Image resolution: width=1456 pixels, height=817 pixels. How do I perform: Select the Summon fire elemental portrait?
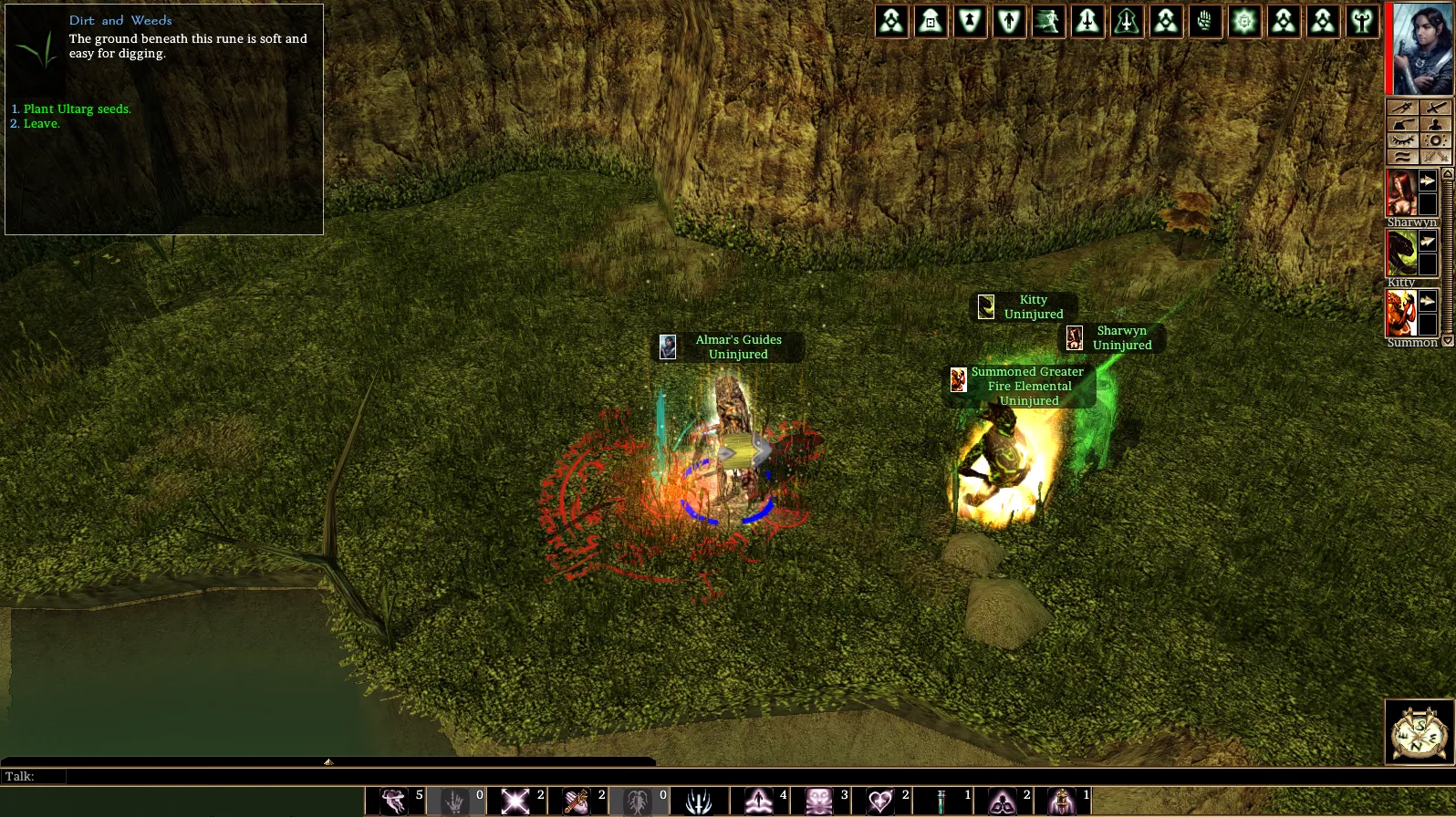[x=1401, y=313]
